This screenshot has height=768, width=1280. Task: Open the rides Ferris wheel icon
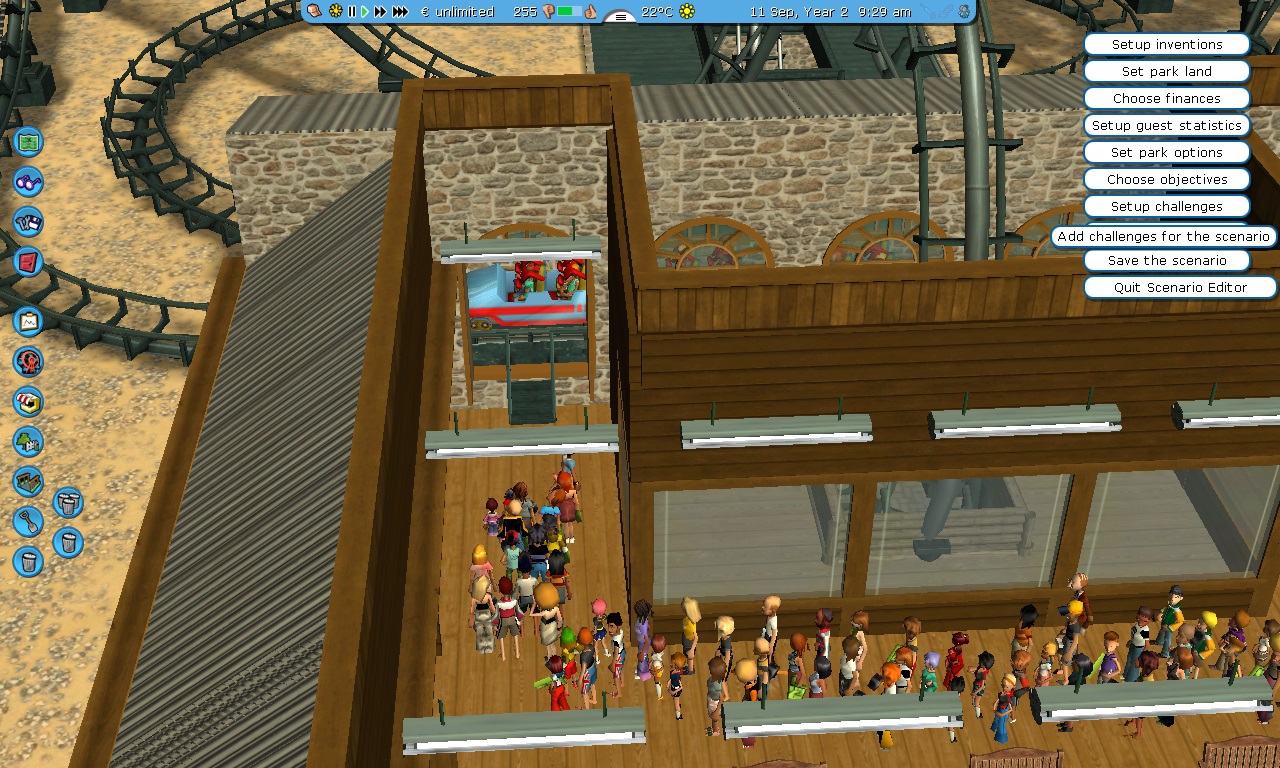pos(29,361)
